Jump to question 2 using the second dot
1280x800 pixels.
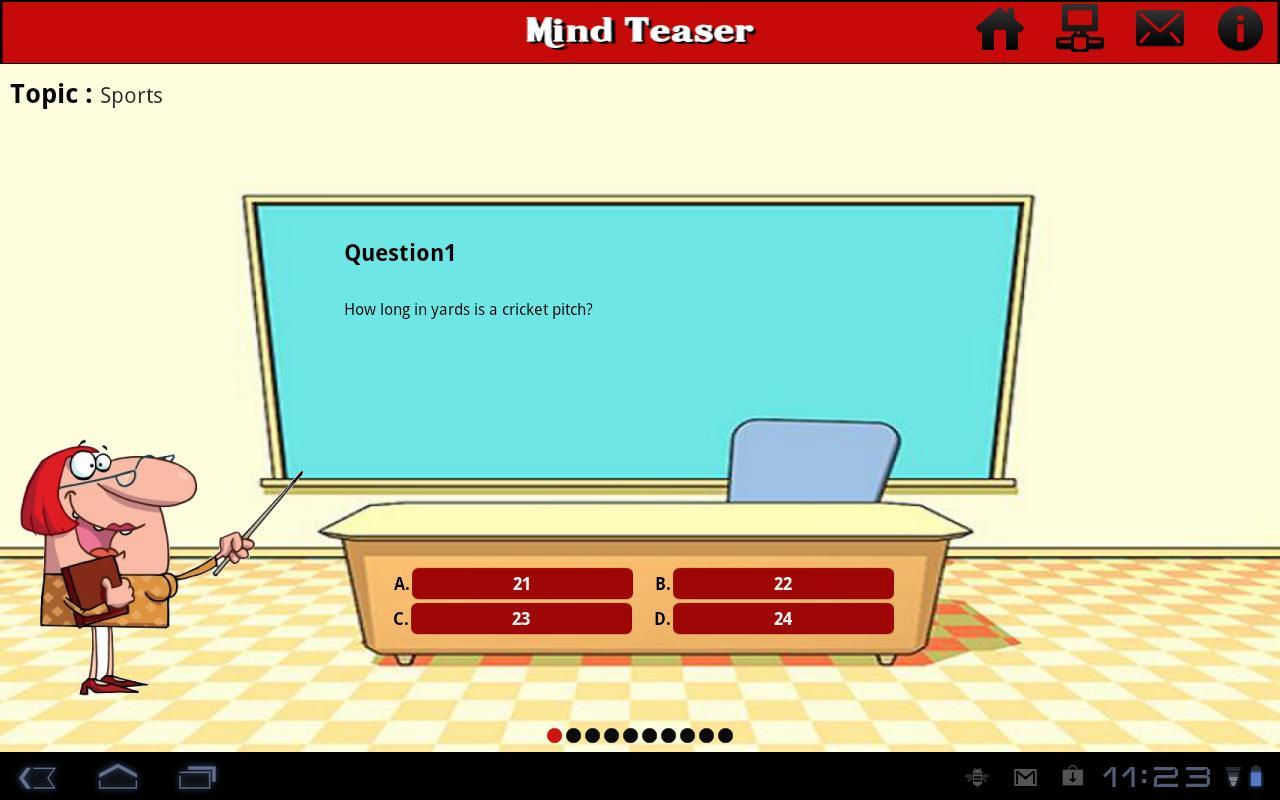573,735
